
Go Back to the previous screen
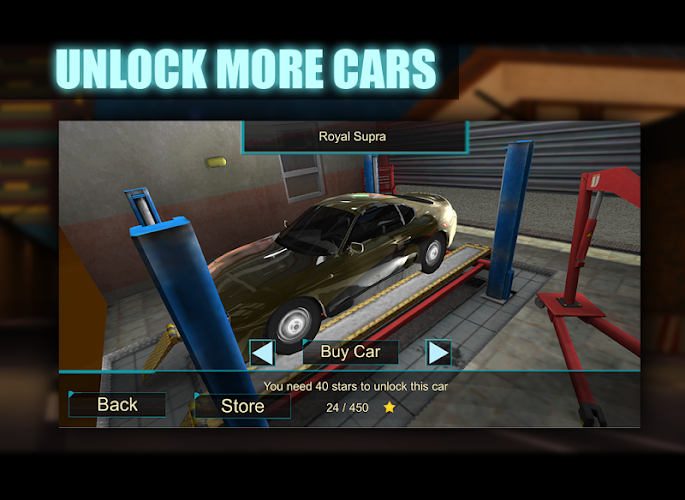pos(117,404)
